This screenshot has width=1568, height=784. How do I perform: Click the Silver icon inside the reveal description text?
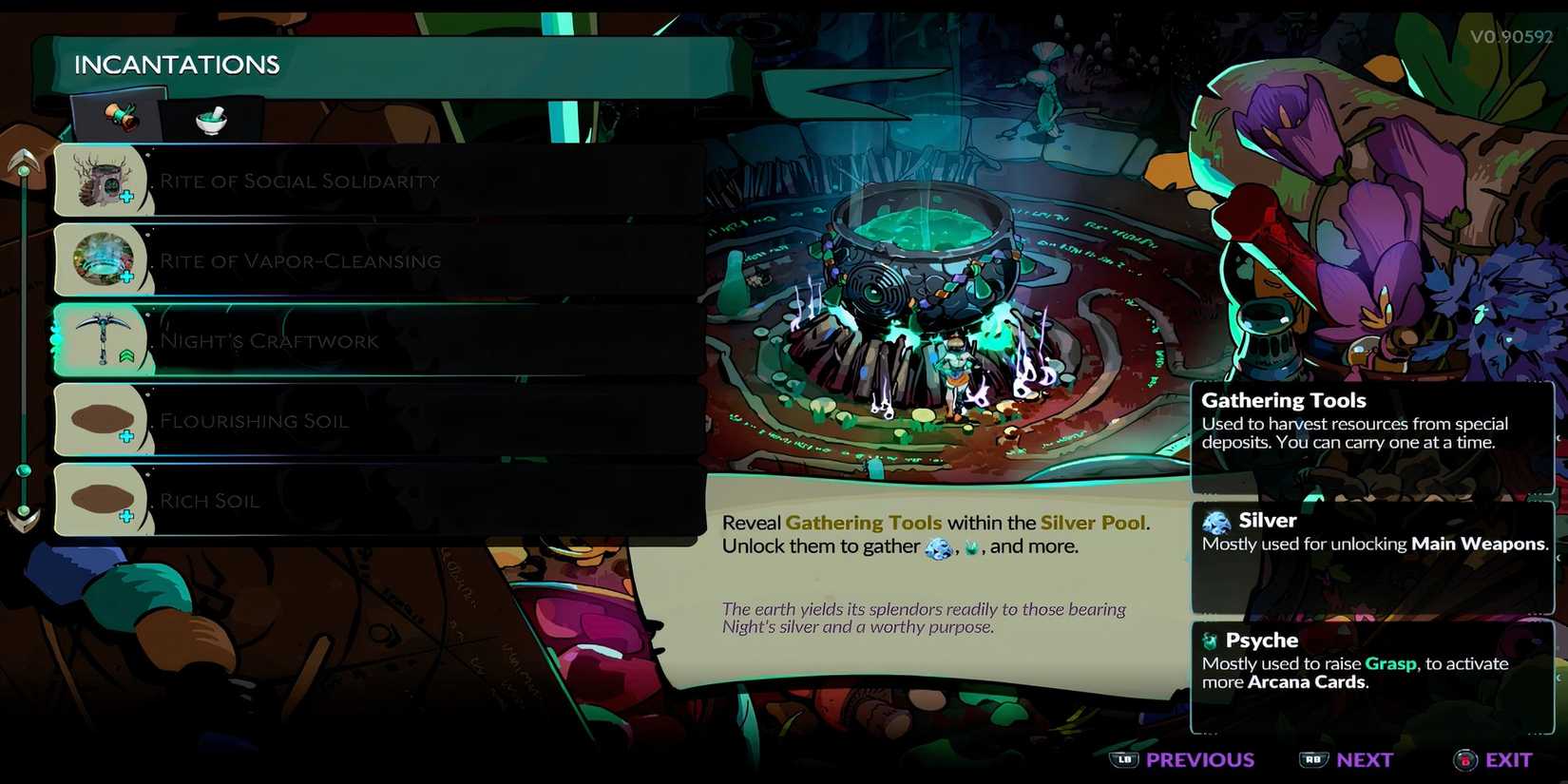[937, 547]
